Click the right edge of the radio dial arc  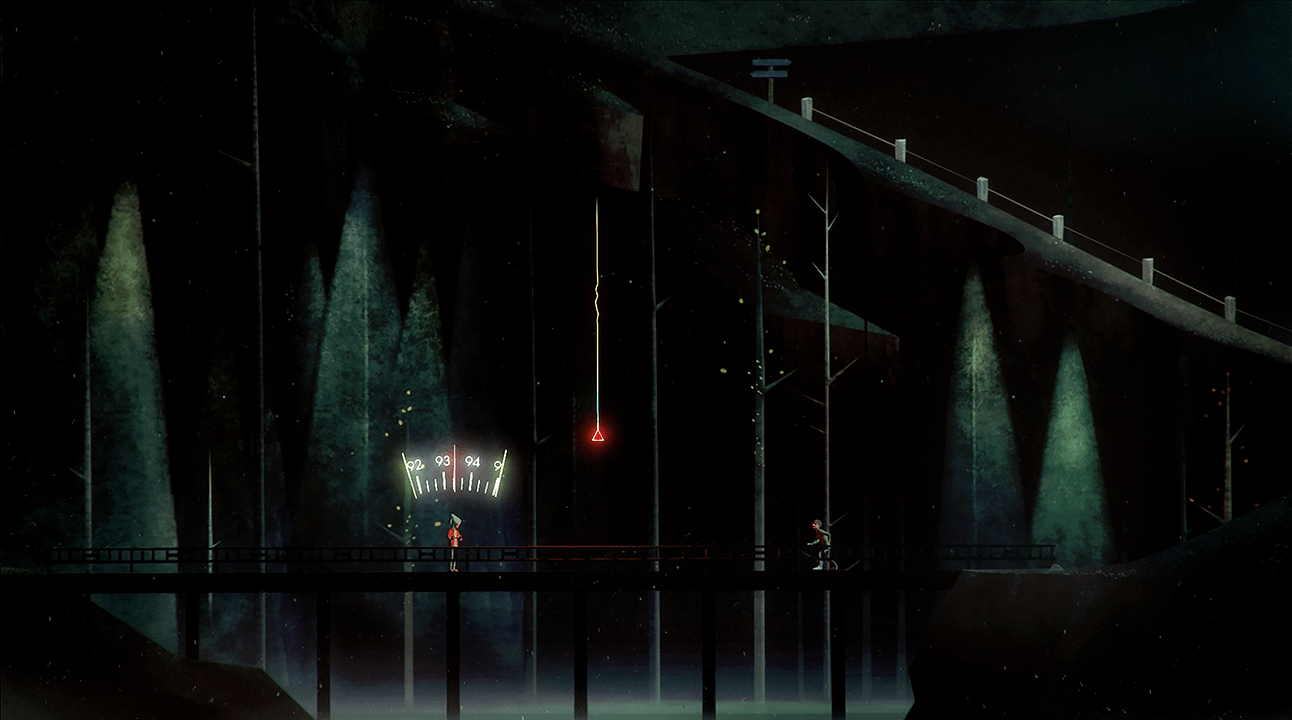(500, 473)
